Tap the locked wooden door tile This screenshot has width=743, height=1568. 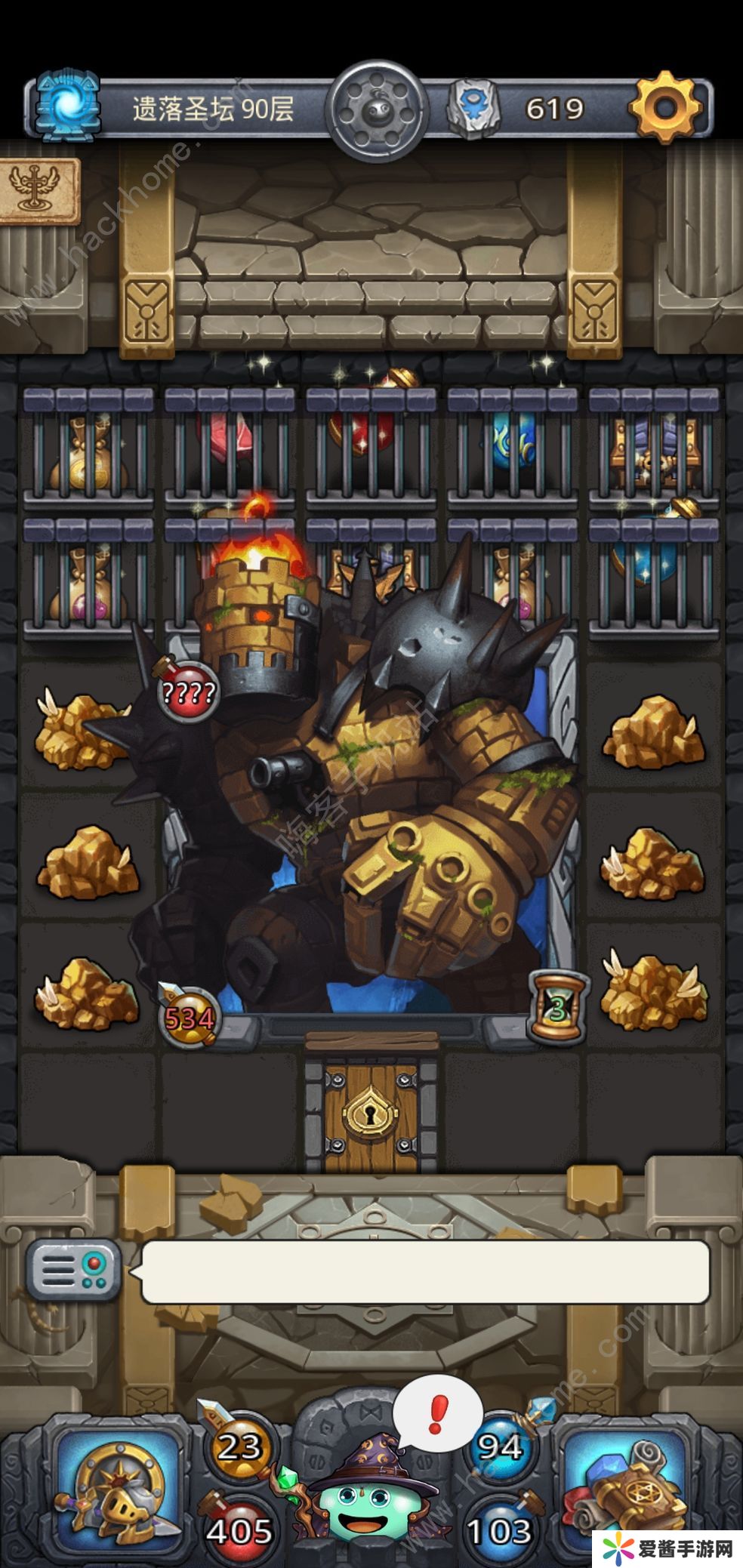tap(371, 1107)
